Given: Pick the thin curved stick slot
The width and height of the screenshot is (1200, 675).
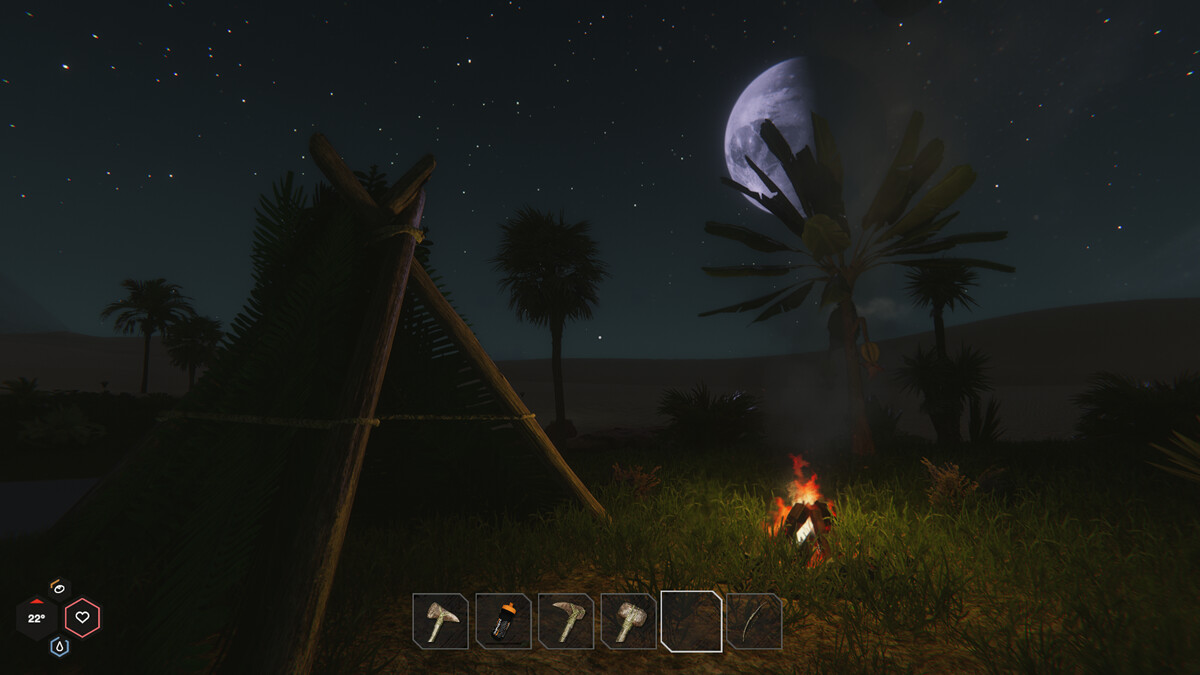Looking at the screenshot, I should pyautogui.click(x=754, y=621).
